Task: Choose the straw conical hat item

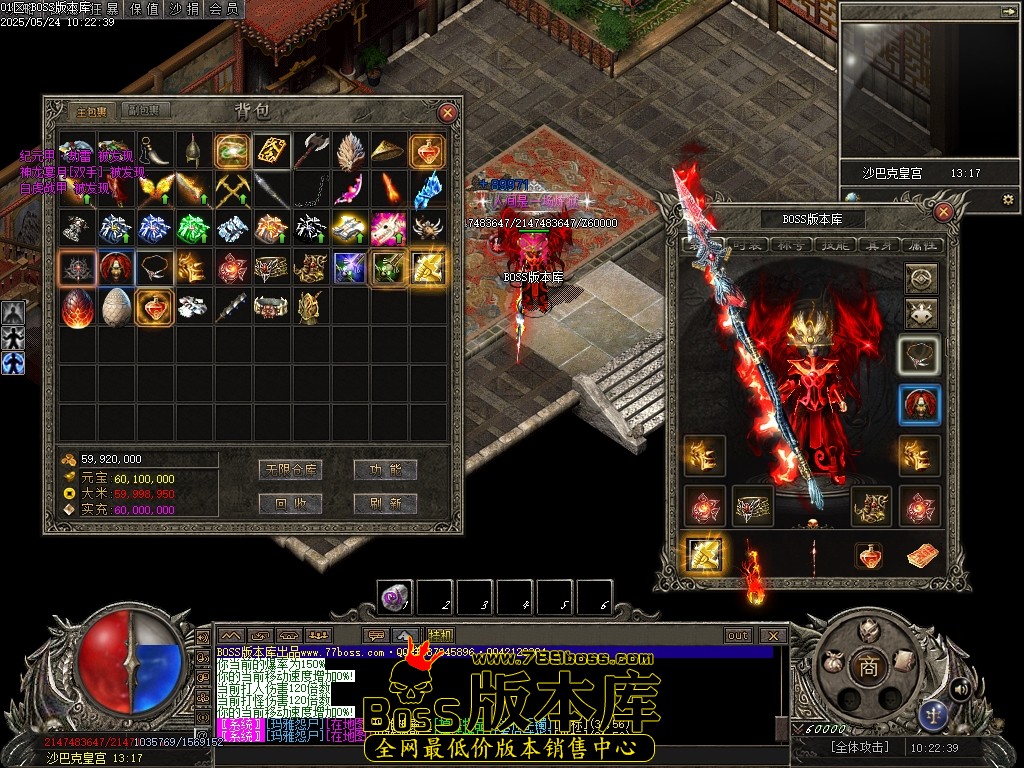Action: pos(389,150)
